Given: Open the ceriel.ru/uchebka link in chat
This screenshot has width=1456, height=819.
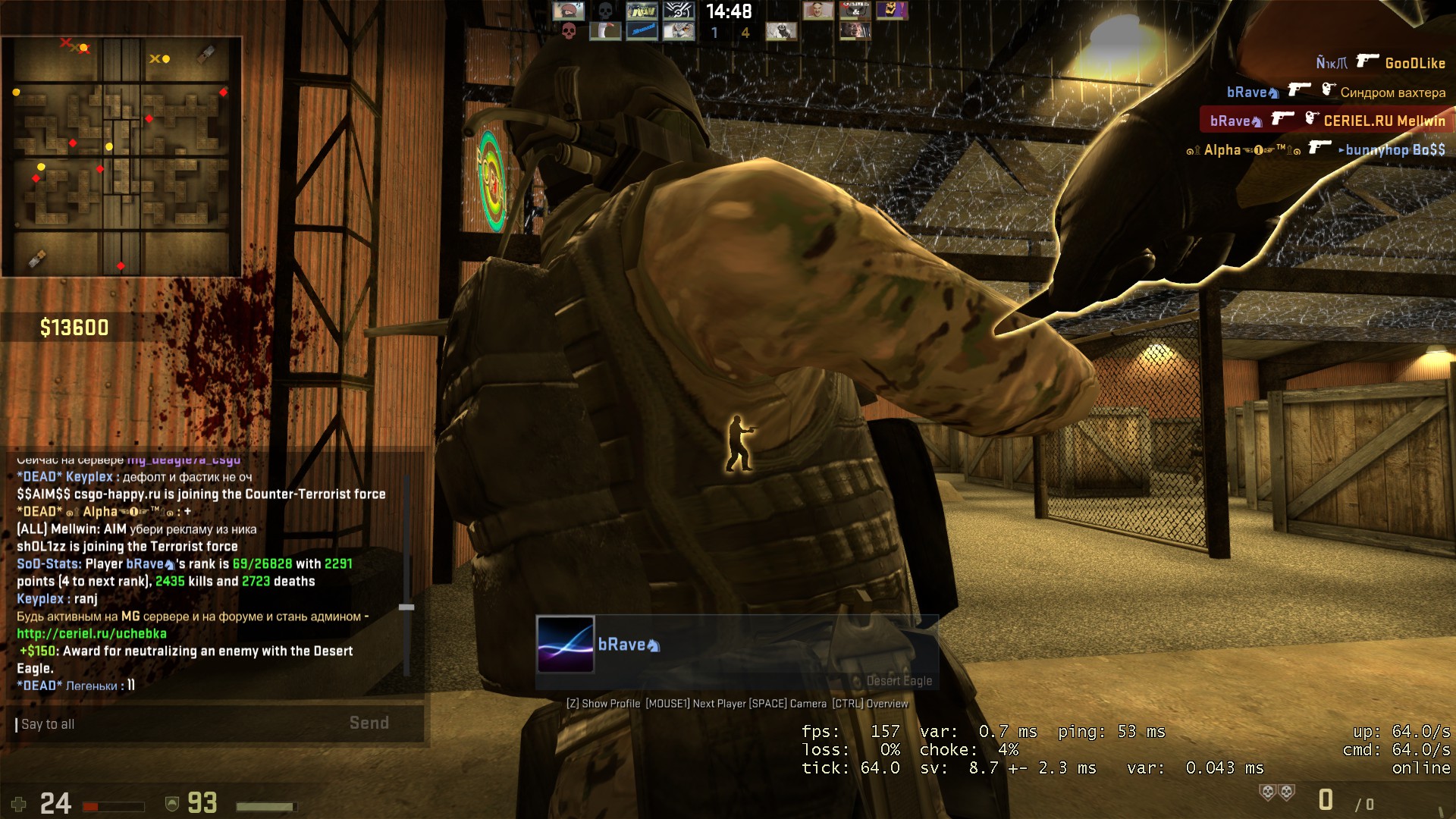Looking at the screenshot, I should [x=92, y=634].
